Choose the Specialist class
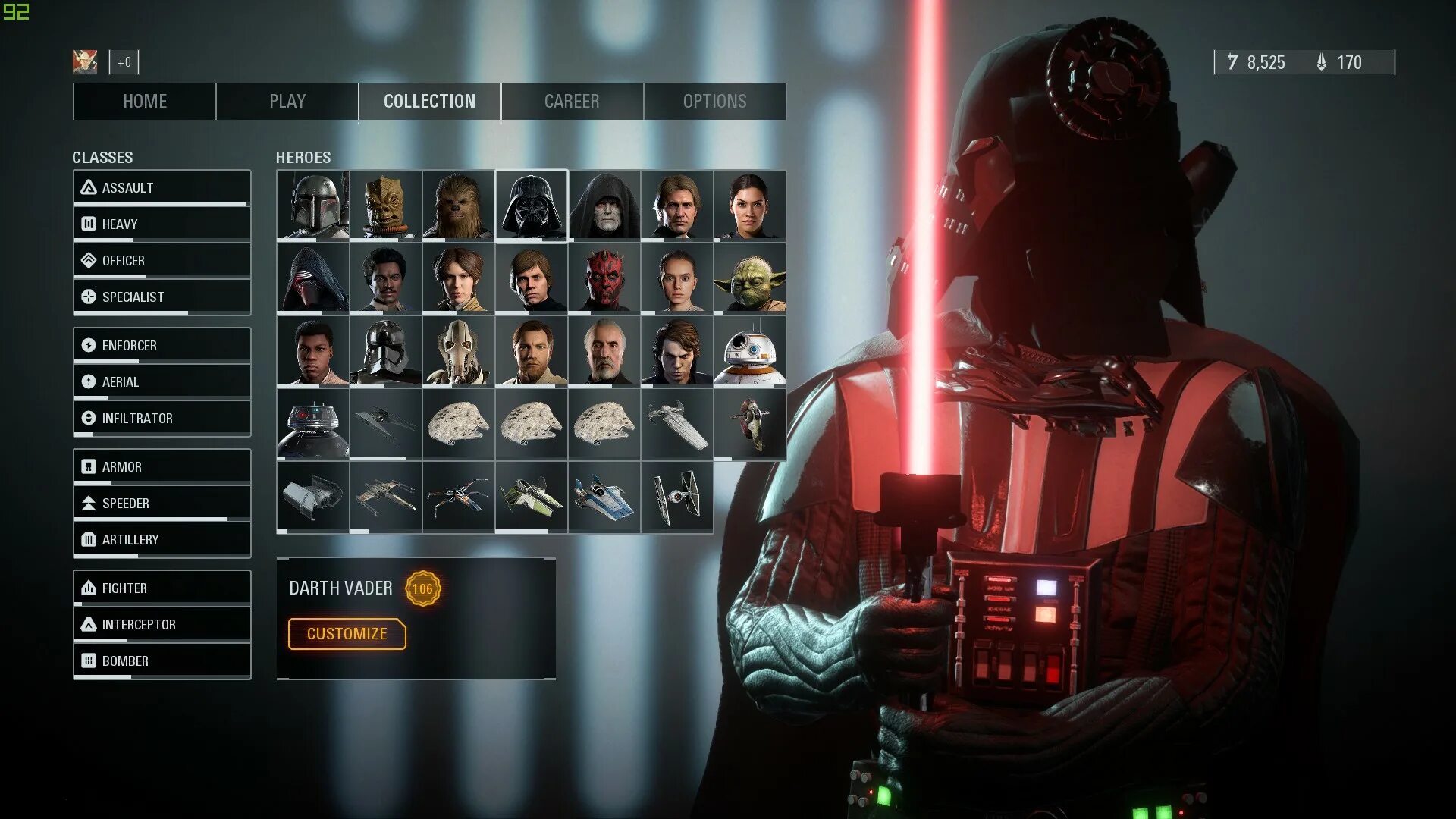1456x819 pixels. [162, 297]
